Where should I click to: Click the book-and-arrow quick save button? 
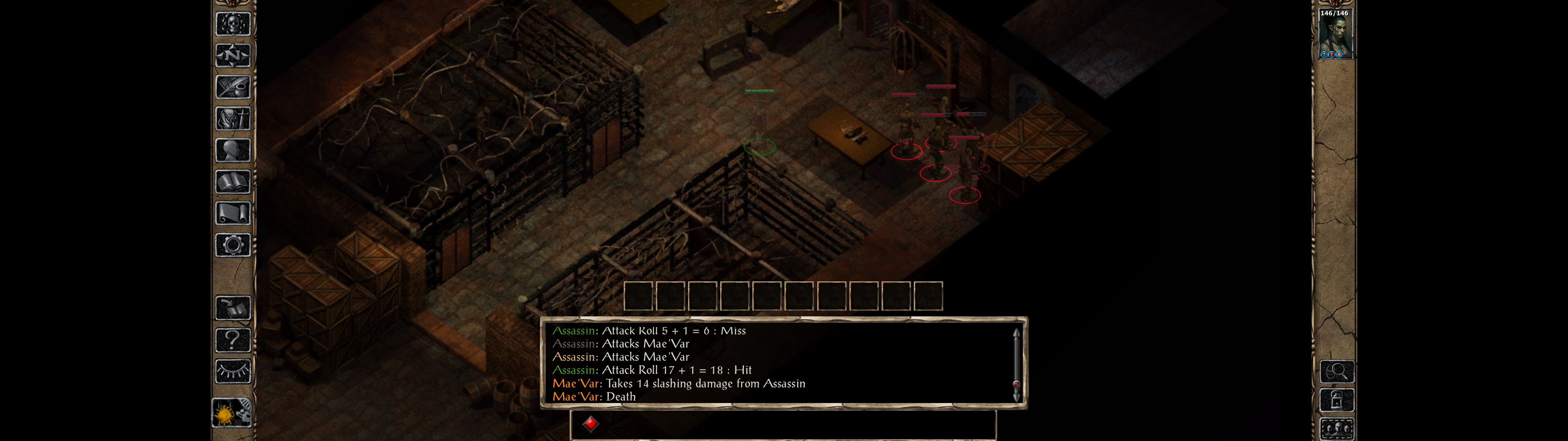click(232, 308)
